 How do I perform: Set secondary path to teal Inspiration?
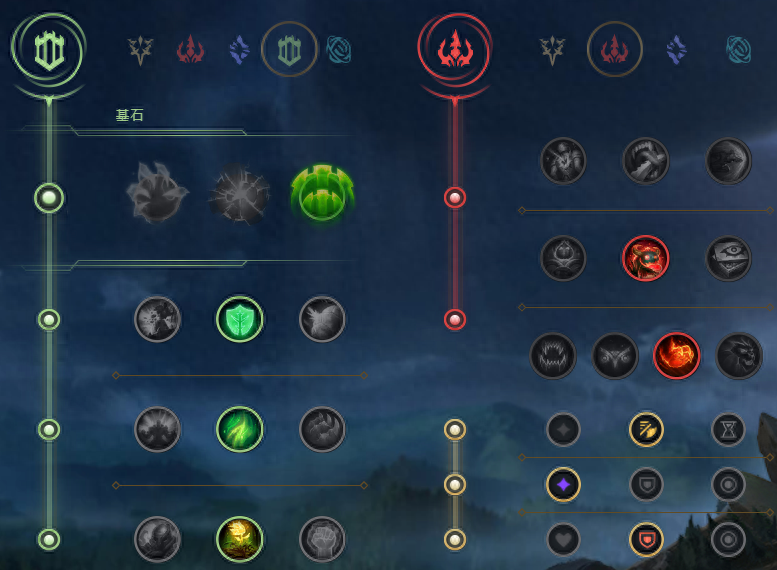[740, 48]
